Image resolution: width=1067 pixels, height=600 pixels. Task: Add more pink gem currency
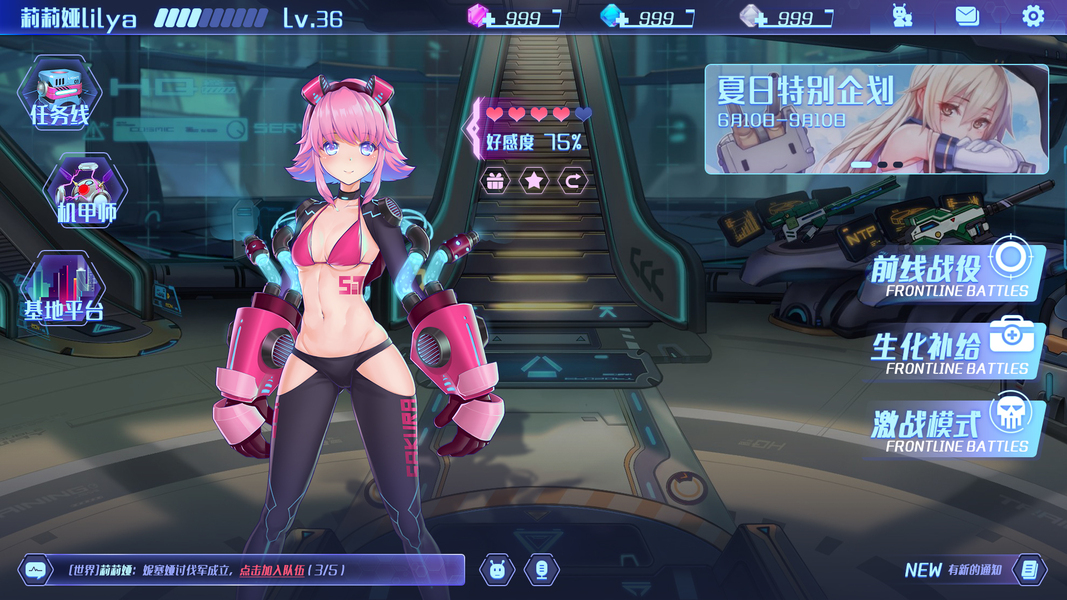tap(484, 17)
